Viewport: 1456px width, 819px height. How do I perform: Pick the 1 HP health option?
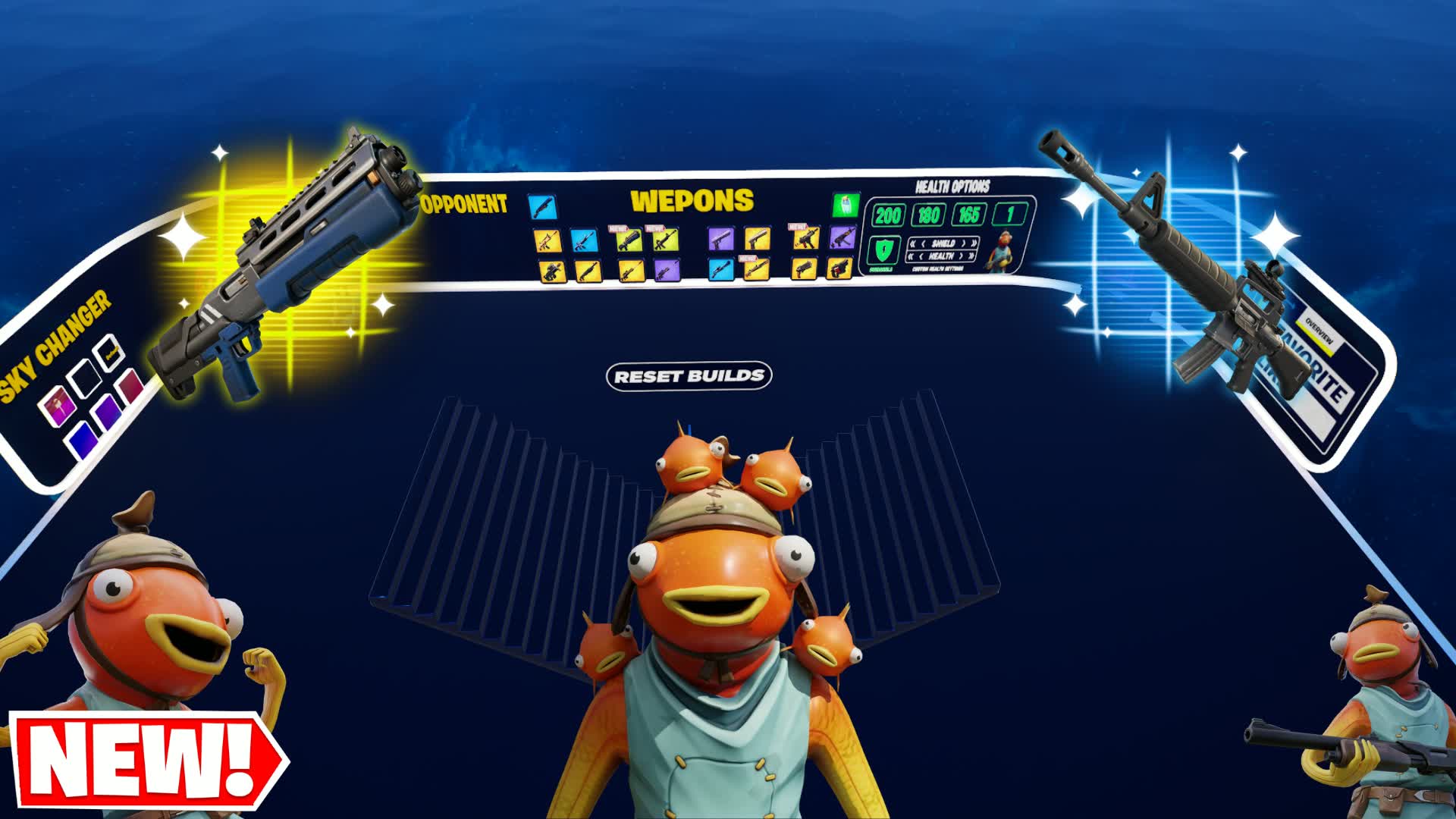(x=1009, y=215)
